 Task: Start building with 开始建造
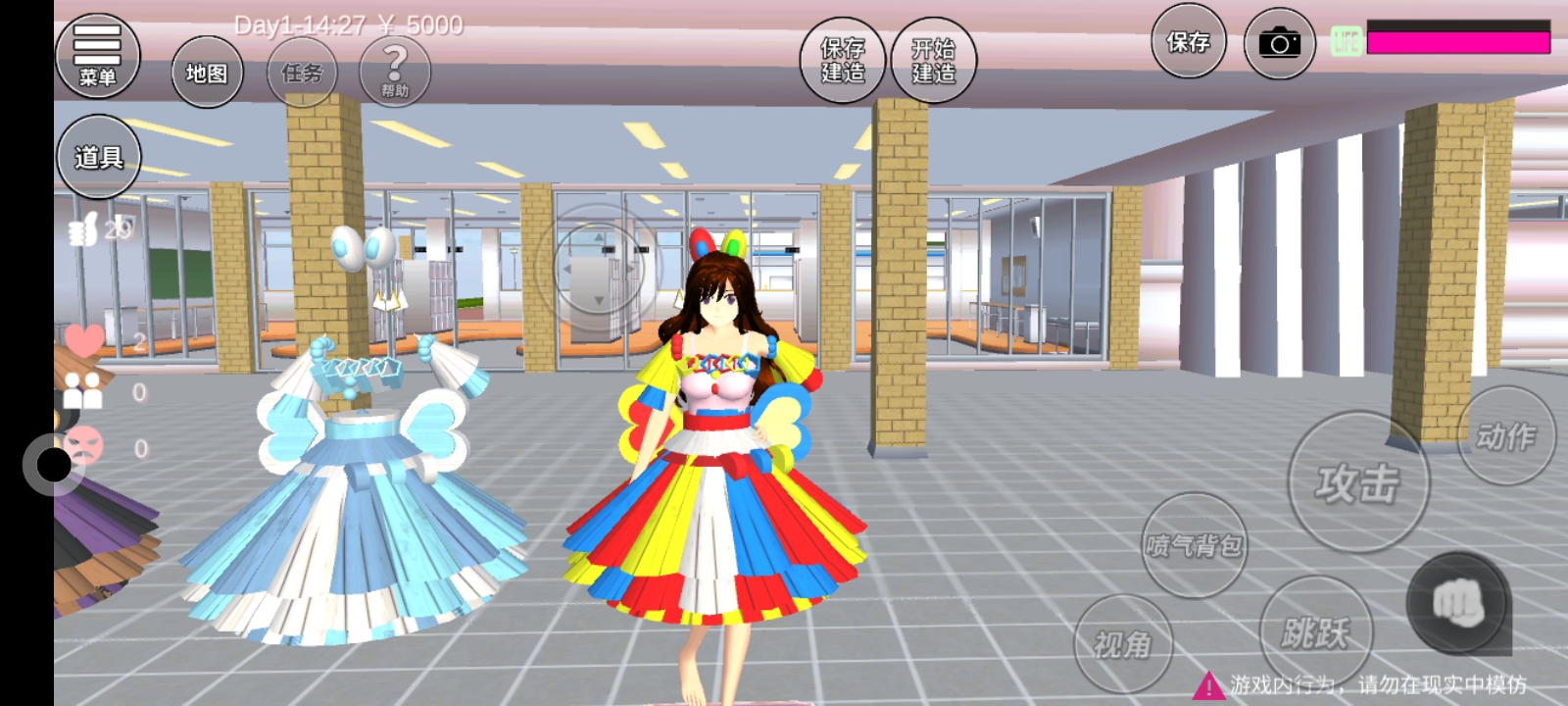[x=934, y=60]
